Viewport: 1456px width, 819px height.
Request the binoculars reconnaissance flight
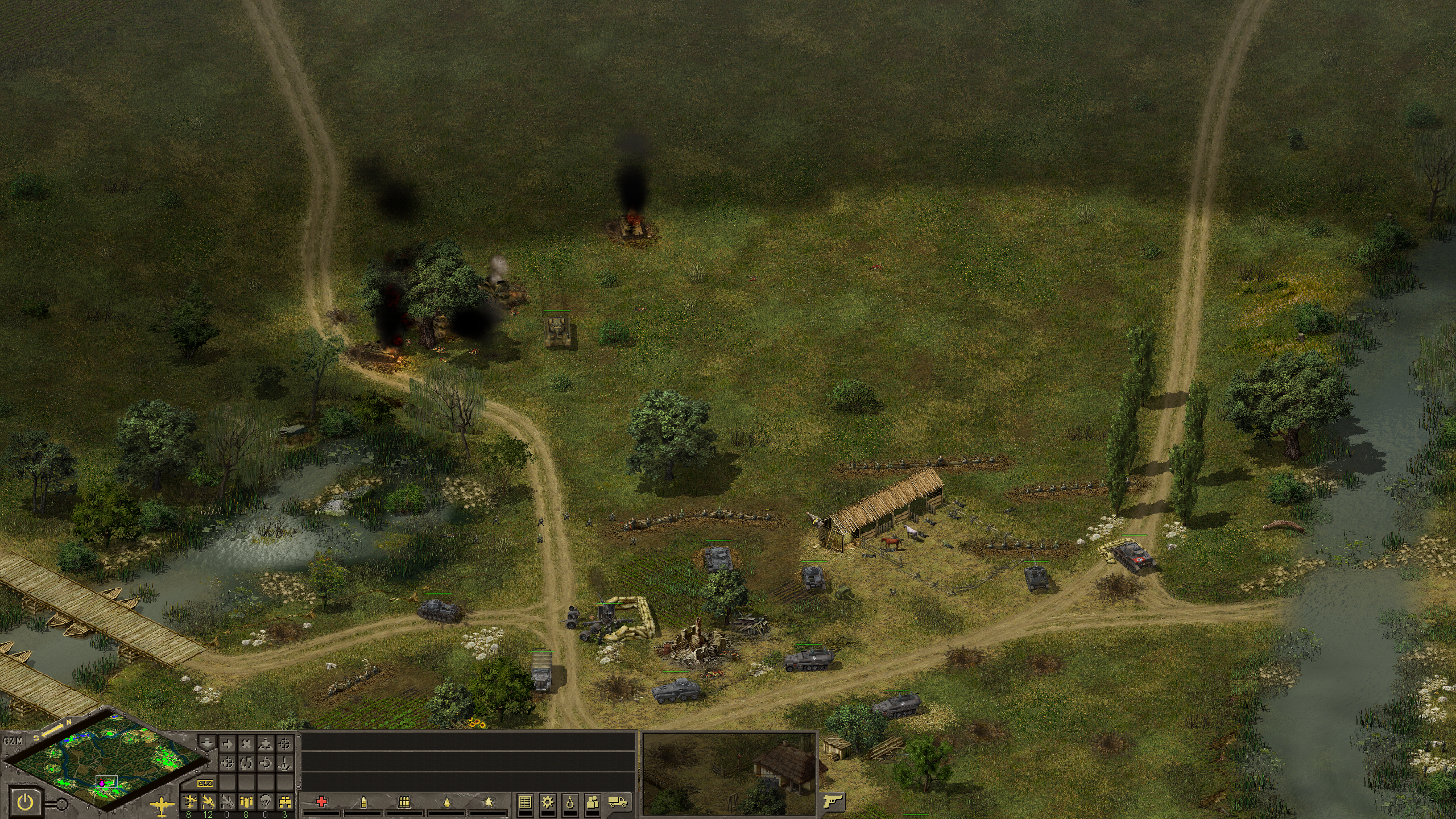point(286,802)
